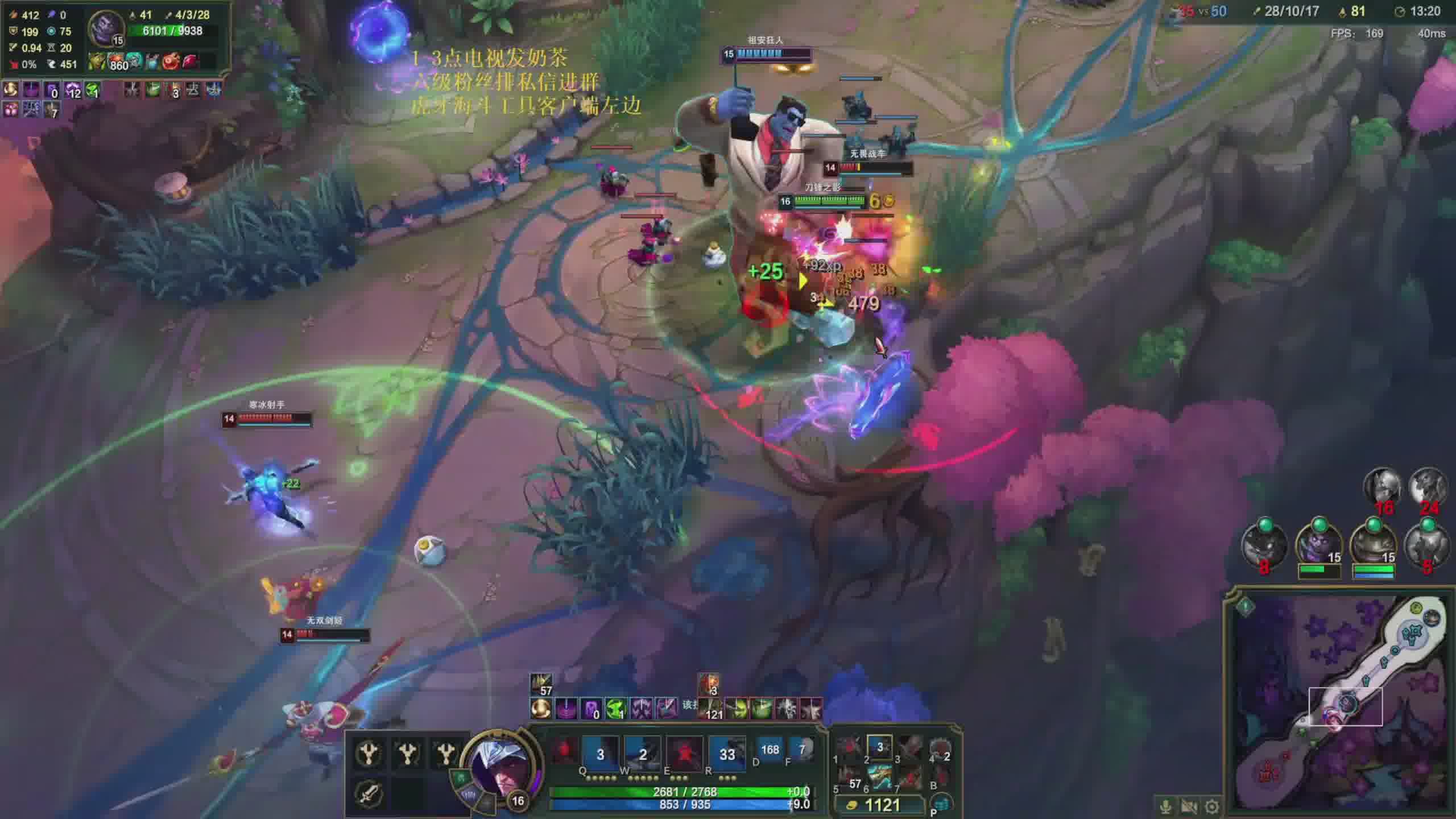Toggle the crossed-out camera button
The image size is (1456, 819).
(1189, 806)
